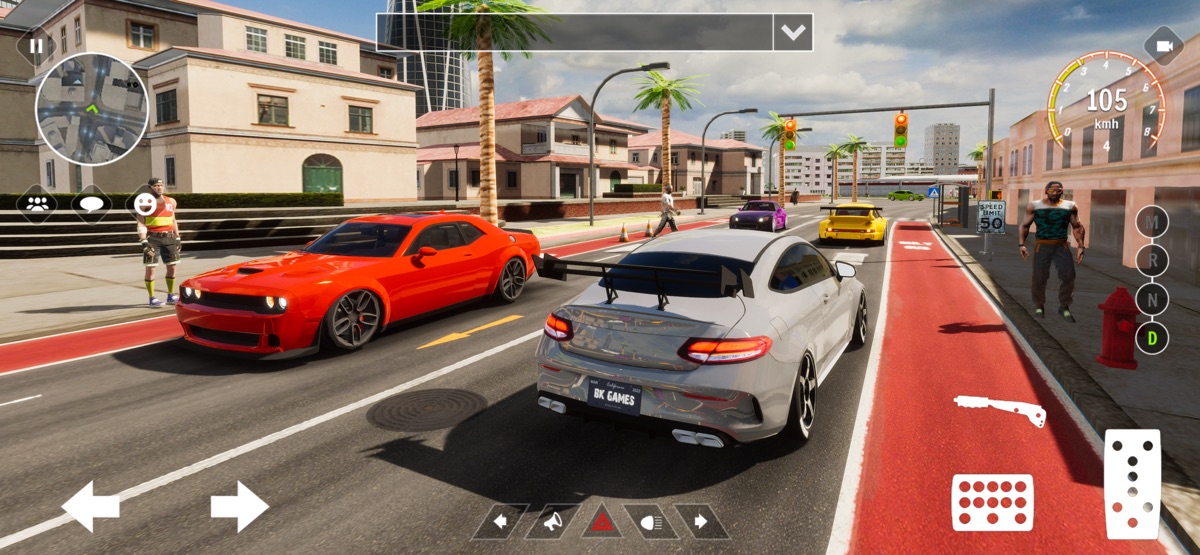
Task: Shift to M manual gear mode
Action: (1152, 221)
